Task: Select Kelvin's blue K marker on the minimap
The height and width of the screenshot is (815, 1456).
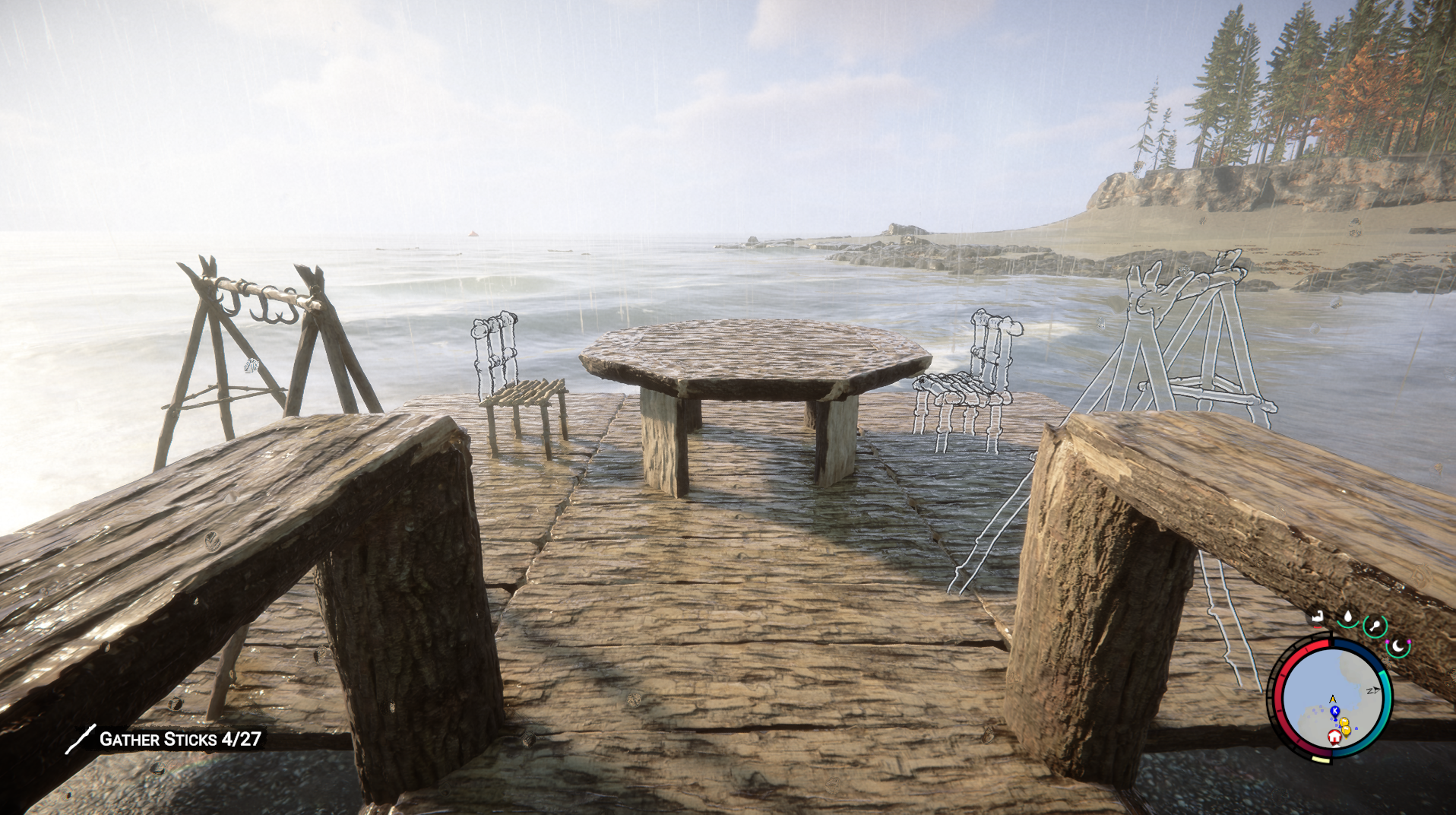Action: click(1334, 710)
